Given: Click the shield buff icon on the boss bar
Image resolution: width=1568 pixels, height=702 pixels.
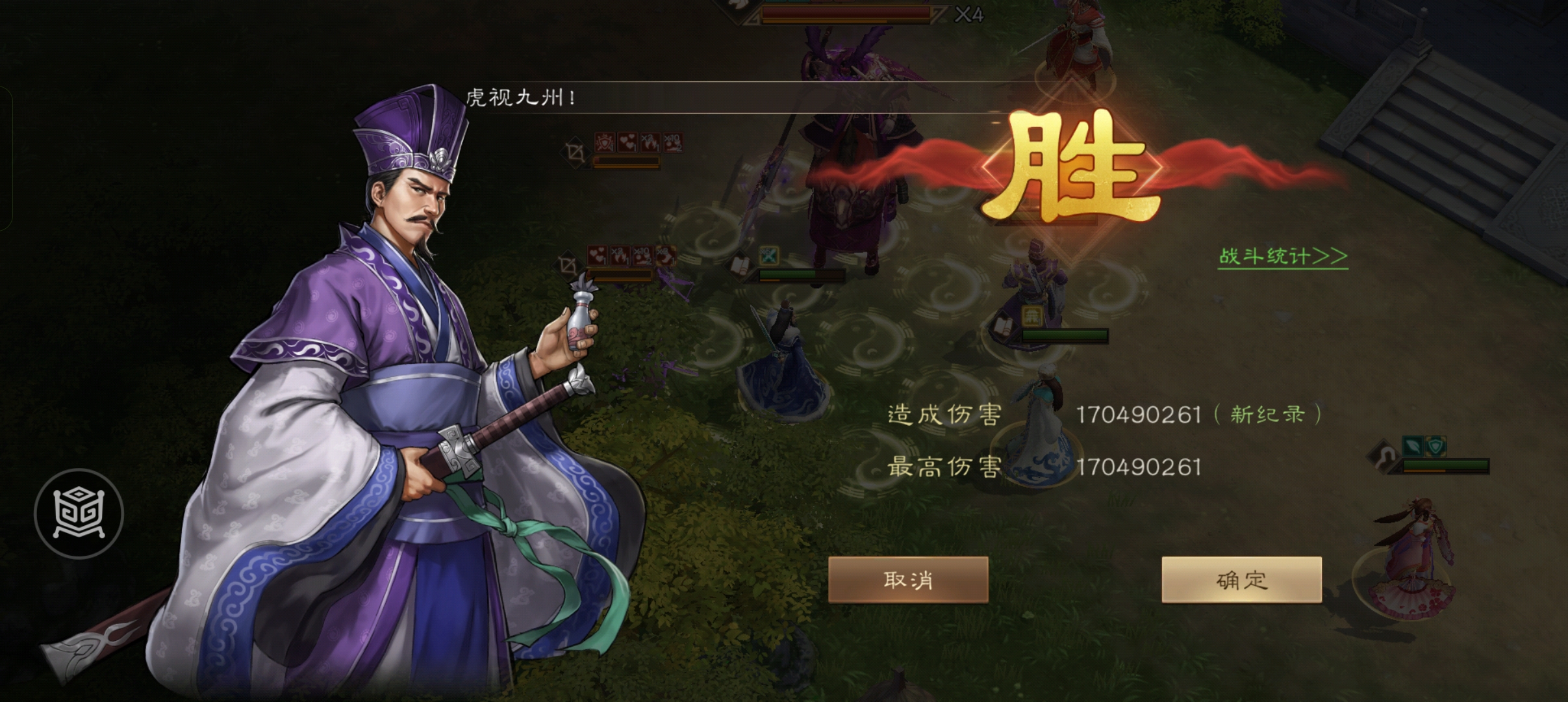Looking at the screenshot, I should (x=605, y=143).
